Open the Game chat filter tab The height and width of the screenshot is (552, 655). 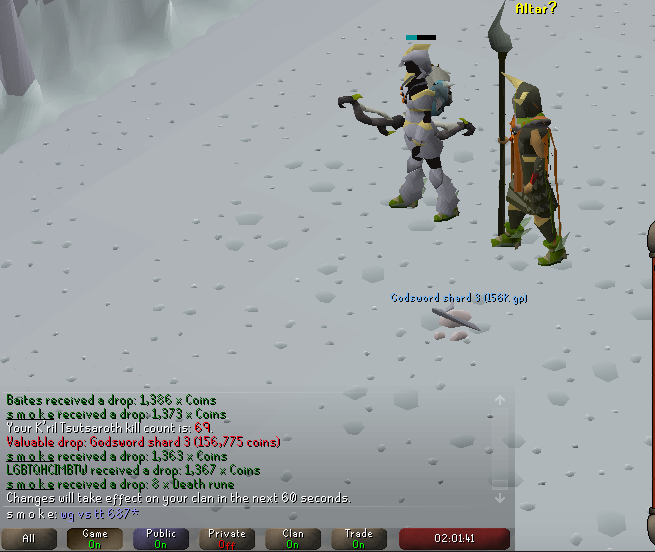click(x=94, y=538)
